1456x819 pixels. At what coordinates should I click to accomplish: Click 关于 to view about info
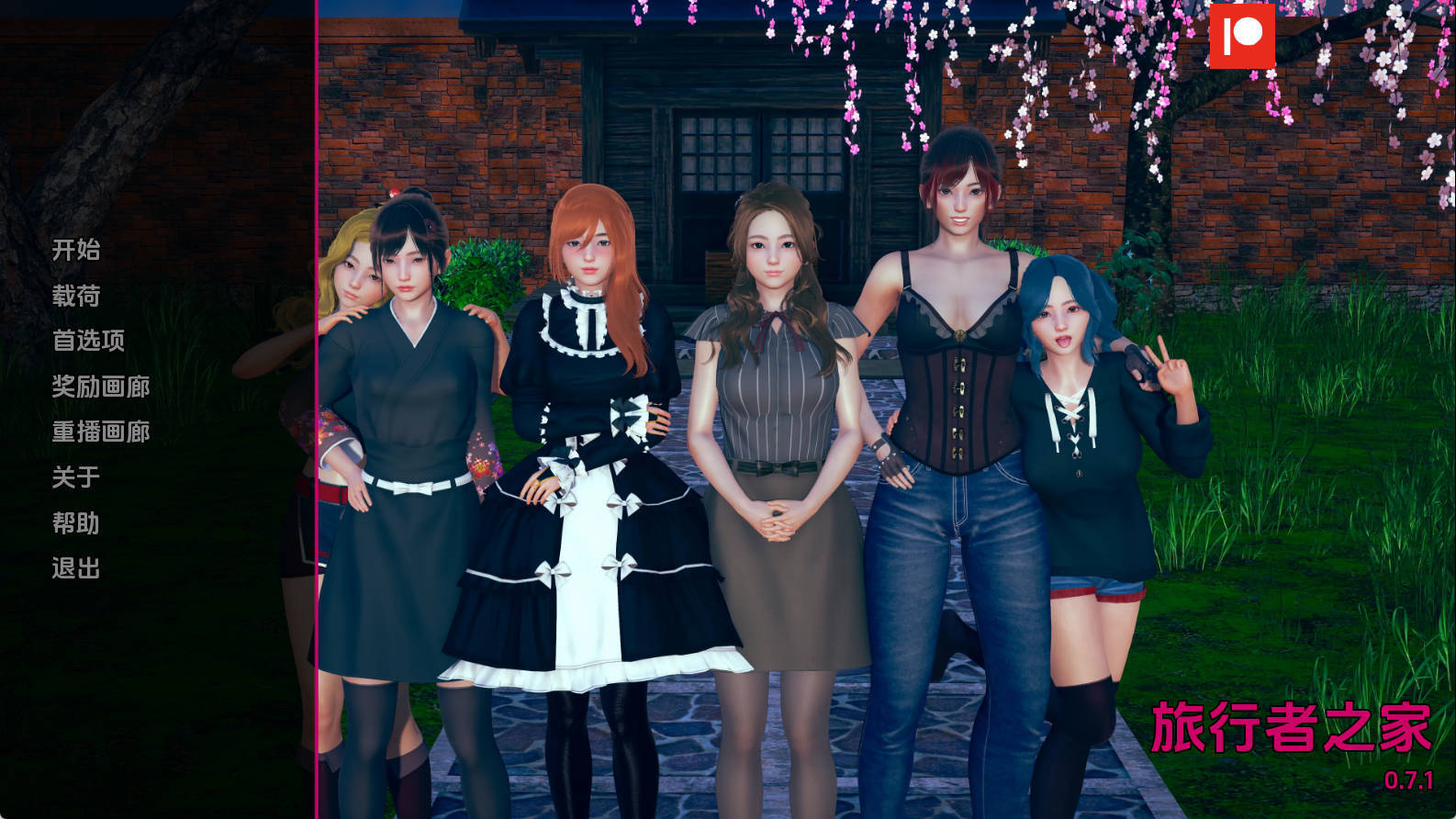pos(75,477)
